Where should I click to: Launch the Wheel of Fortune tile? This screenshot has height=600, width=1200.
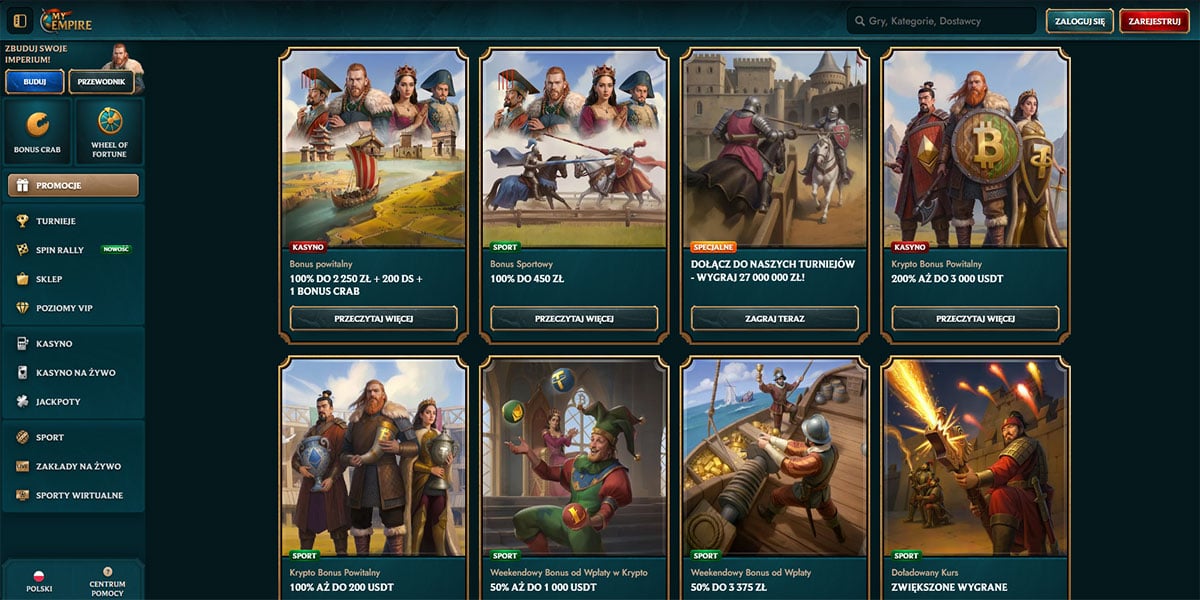tap(109, 131)
